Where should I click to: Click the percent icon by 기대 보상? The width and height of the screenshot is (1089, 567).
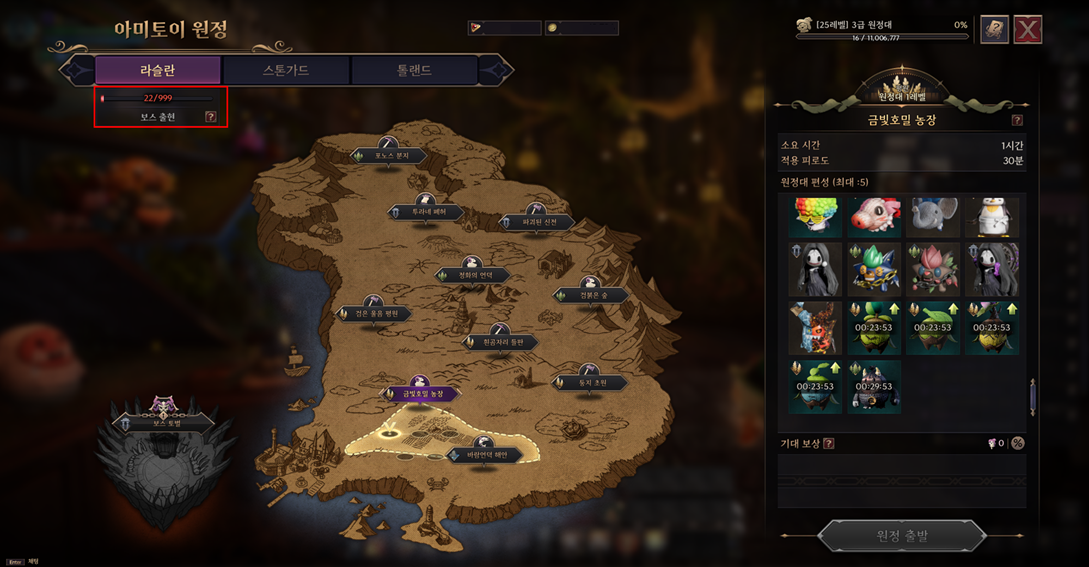point(1018,443)
